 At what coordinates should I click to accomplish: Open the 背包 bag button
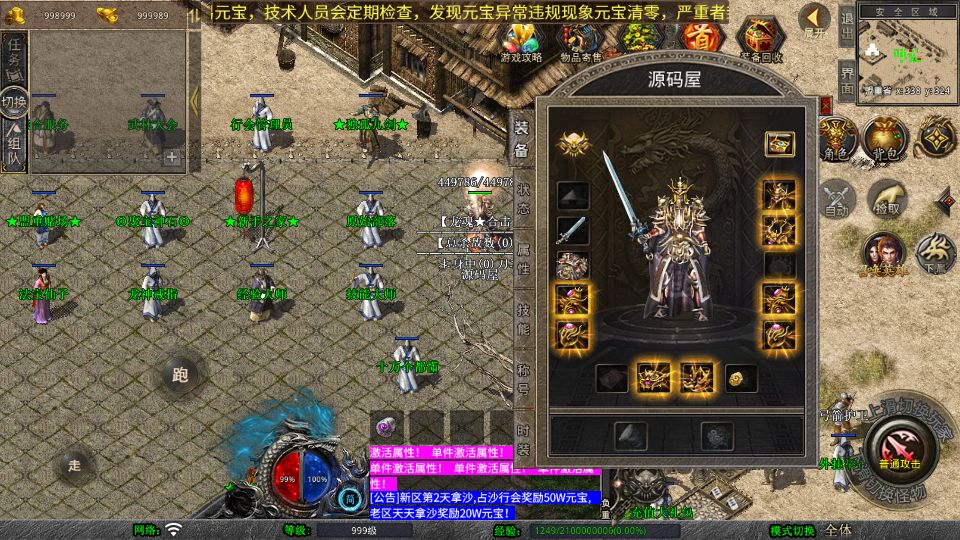pos(883,140)
